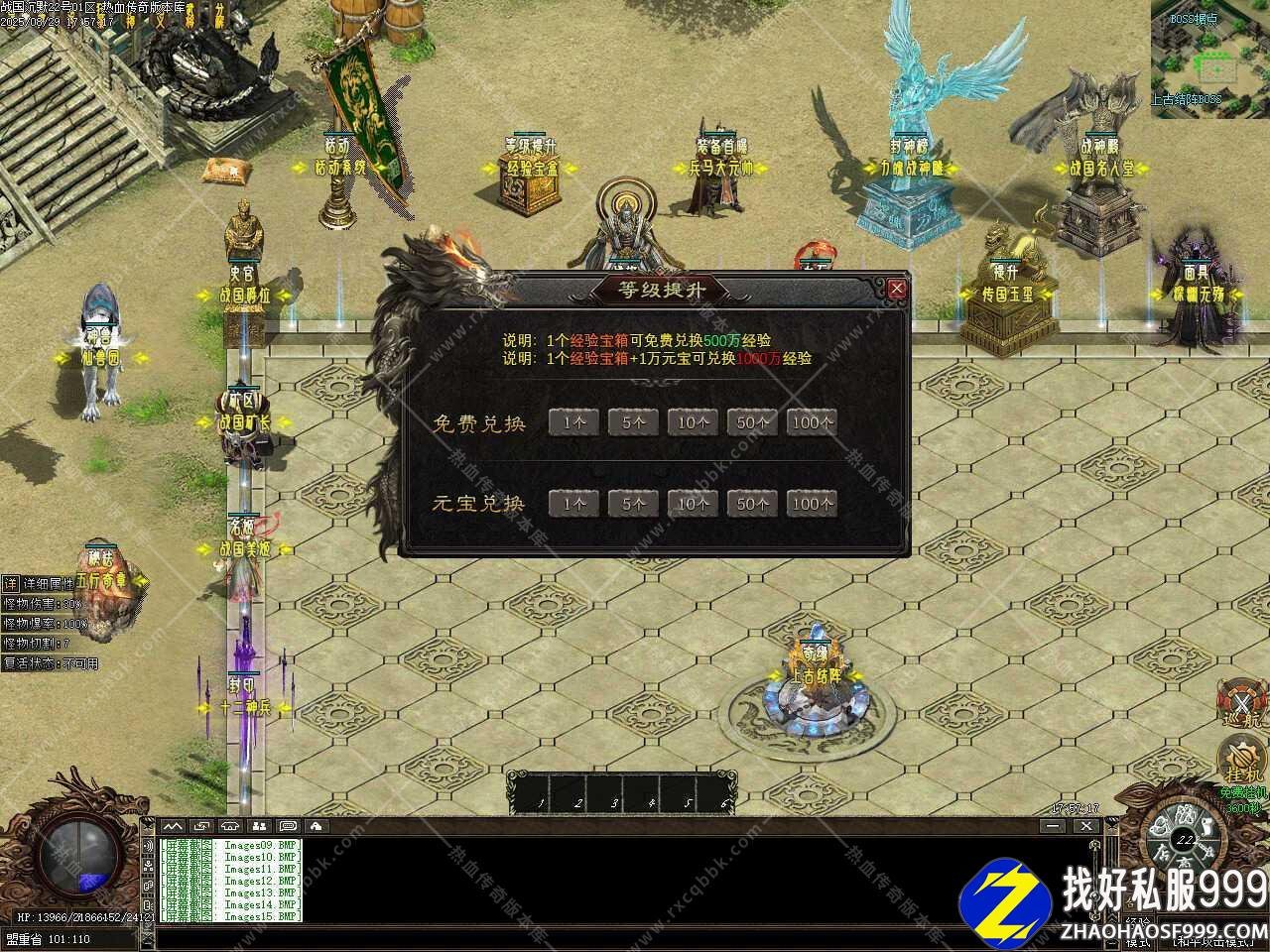The image size is (1270, 952).
Task: Open the two-person group icon in chat bar
Action: click(x=259, y=826)
